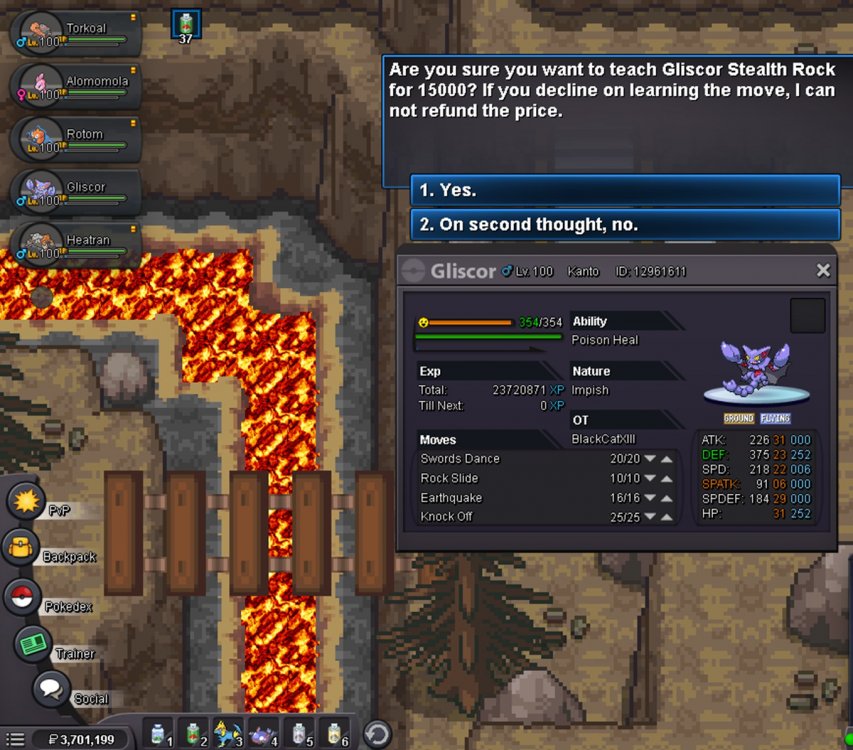Click the circular arrow button beside the hotbar

point(376,734)
